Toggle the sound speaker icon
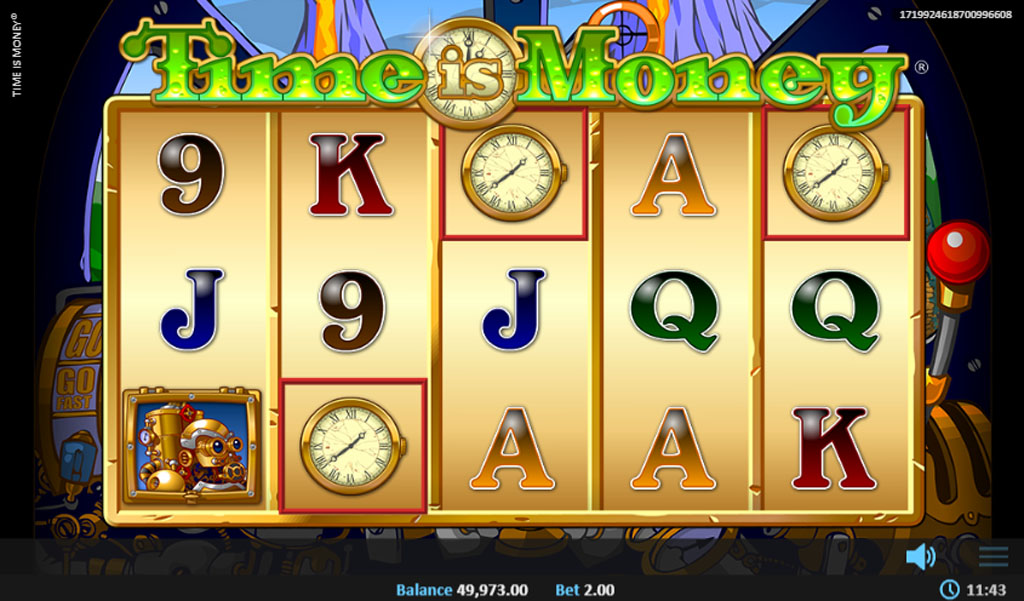This screenshot has height=601, width=1024. coord(919,556)
